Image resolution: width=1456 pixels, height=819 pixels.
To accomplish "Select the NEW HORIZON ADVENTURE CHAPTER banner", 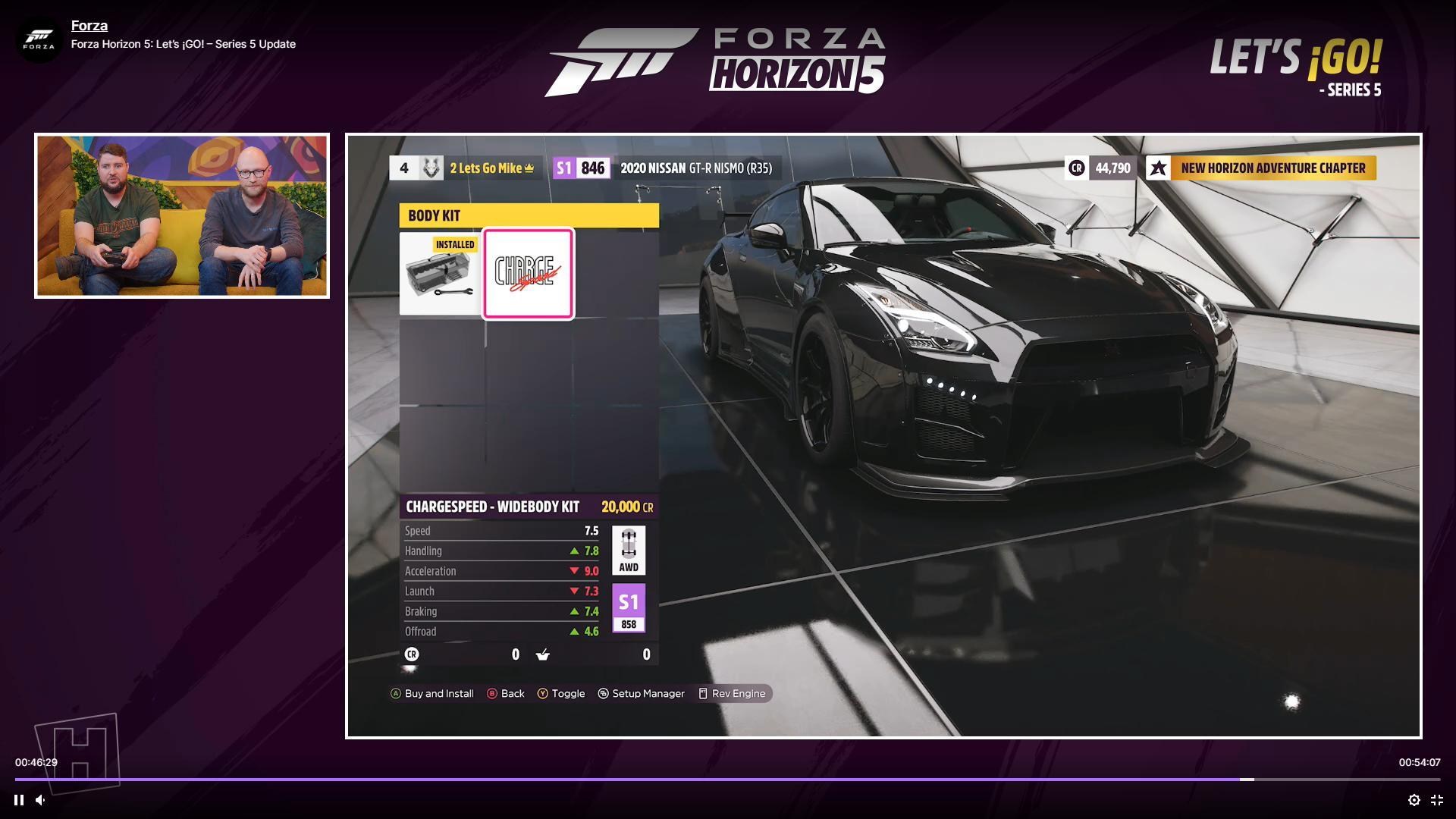I will (1272, 168).
